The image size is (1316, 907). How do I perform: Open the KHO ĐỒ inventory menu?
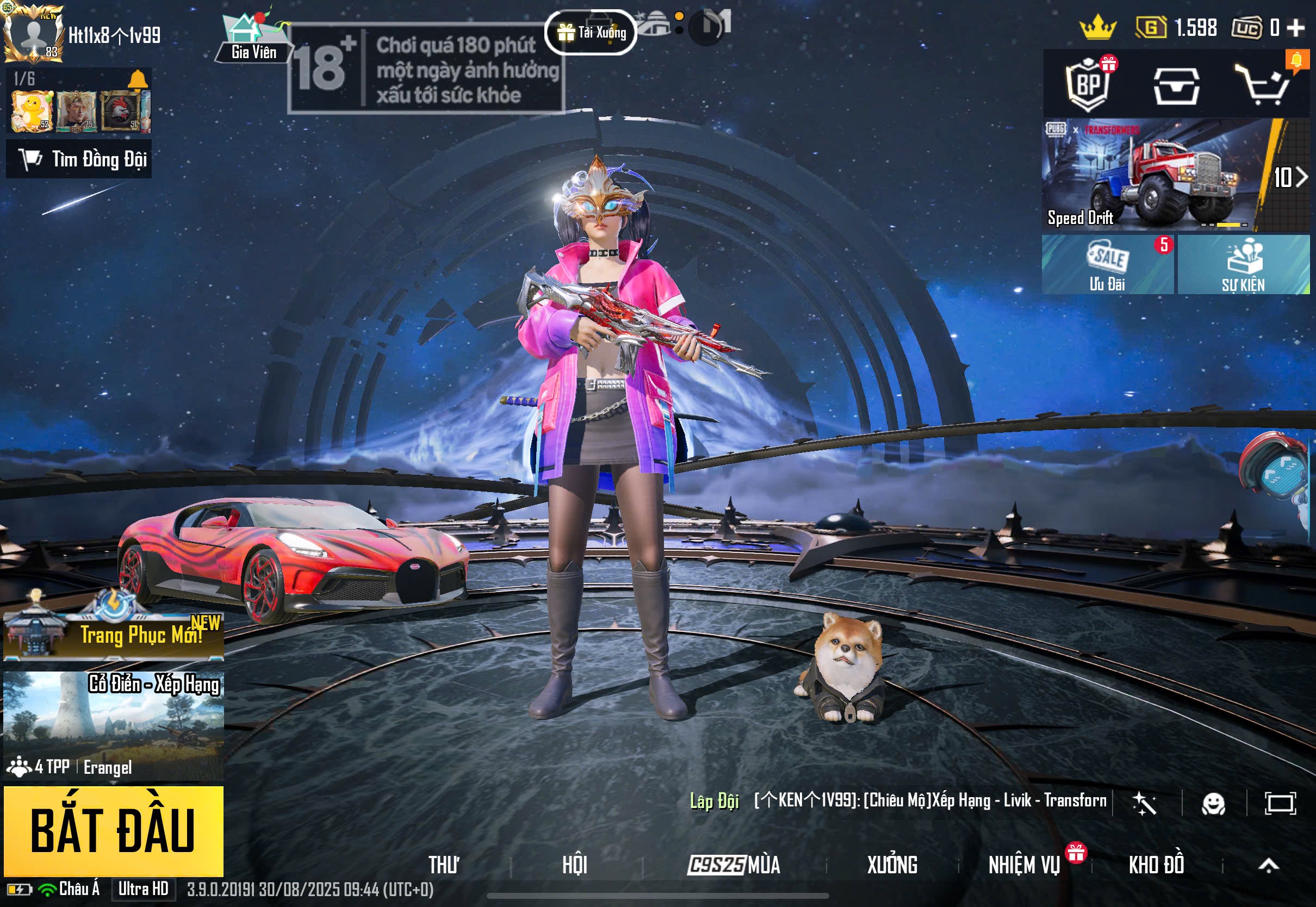click(x=1156, y=865)
